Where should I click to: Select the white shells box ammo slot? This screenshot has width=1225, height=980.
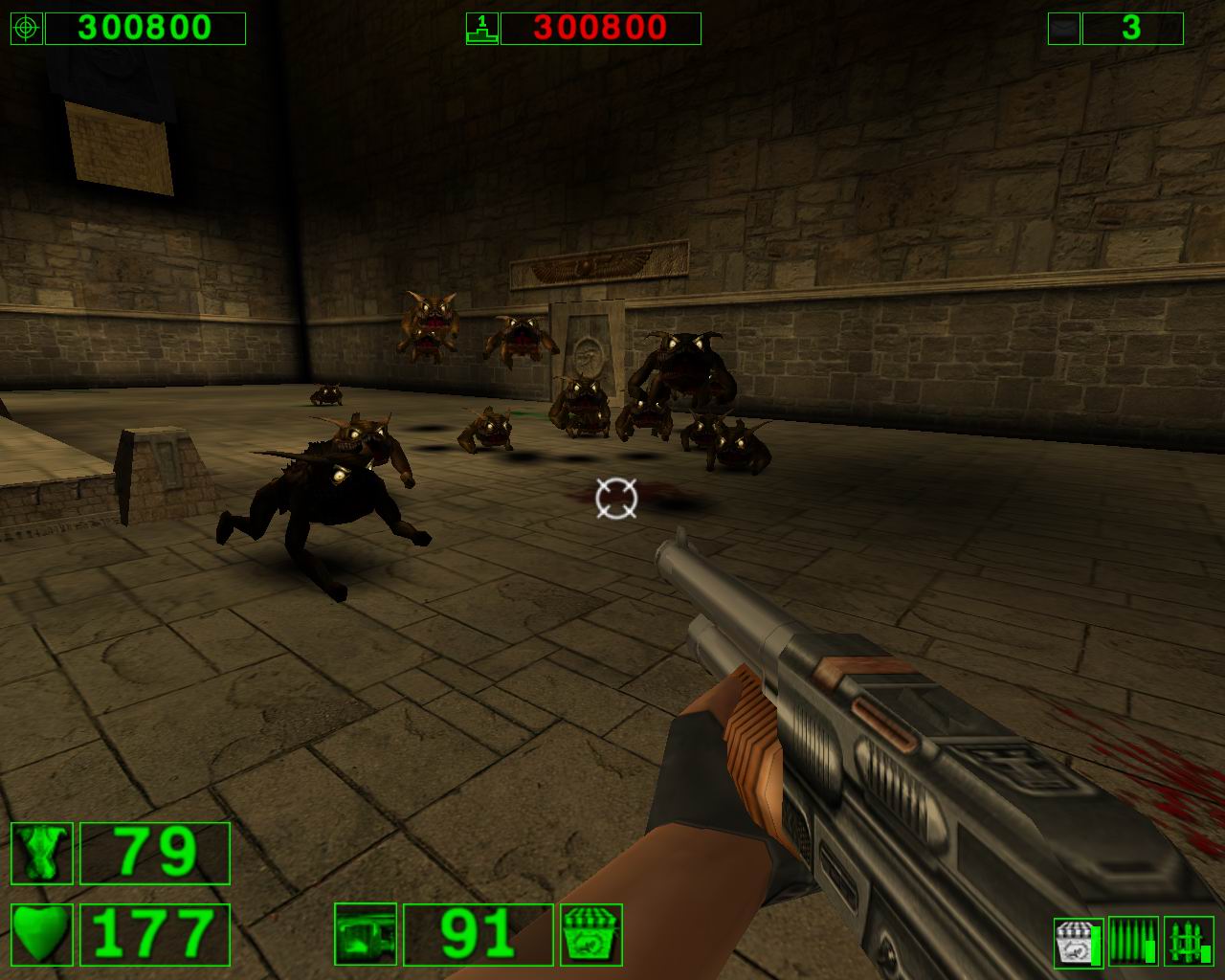pyautogui.click(x=1078, y=942)
